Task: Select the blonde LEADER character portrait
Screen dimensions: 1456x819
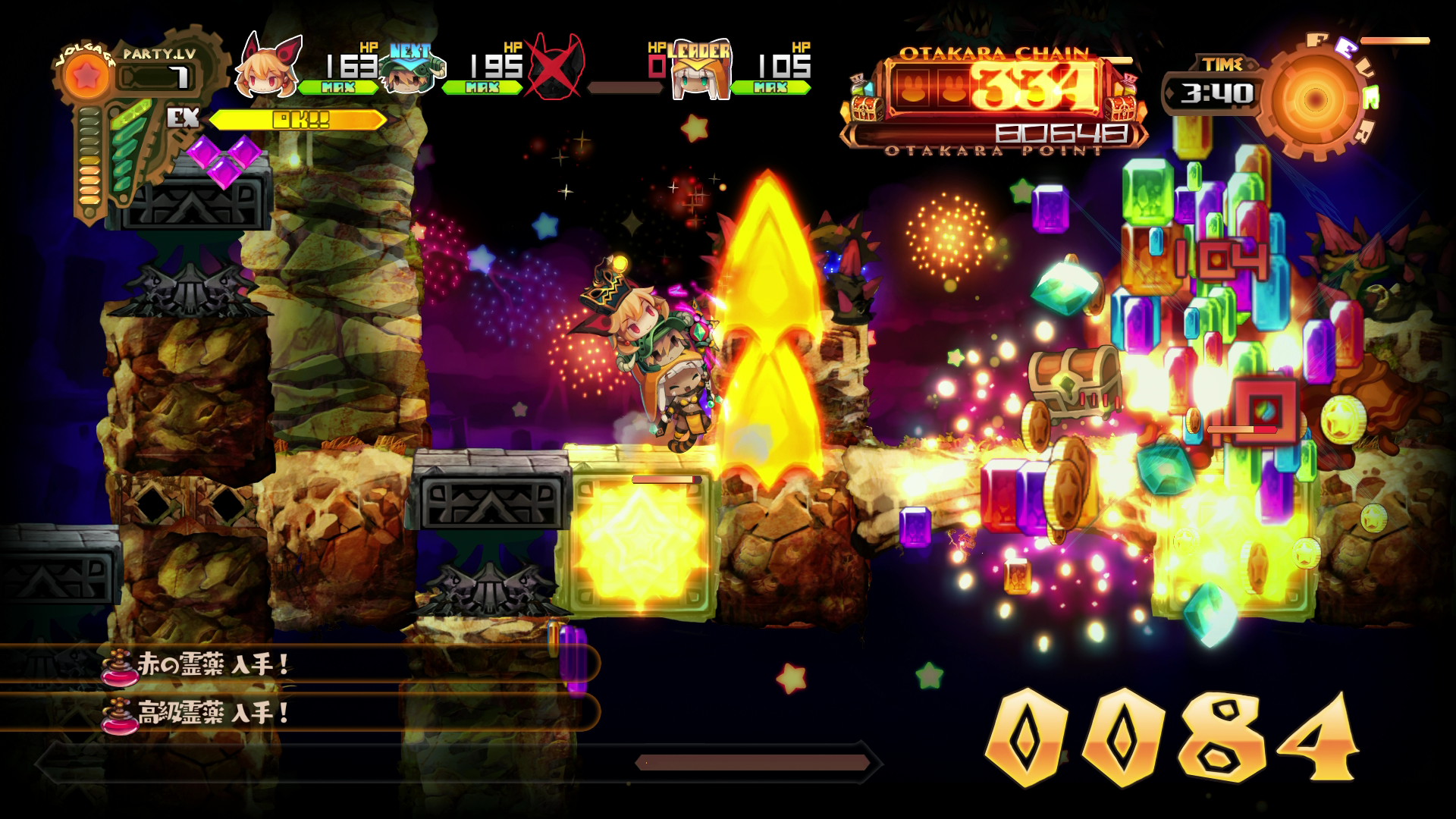Action: [x=701, y=76]
